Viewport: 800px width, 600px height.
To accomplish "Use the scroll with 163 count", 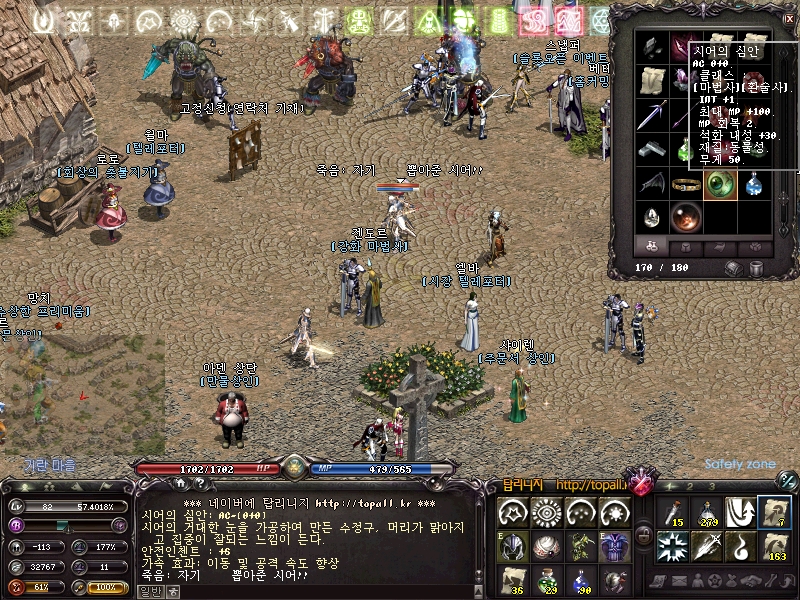I will (774, 546).
